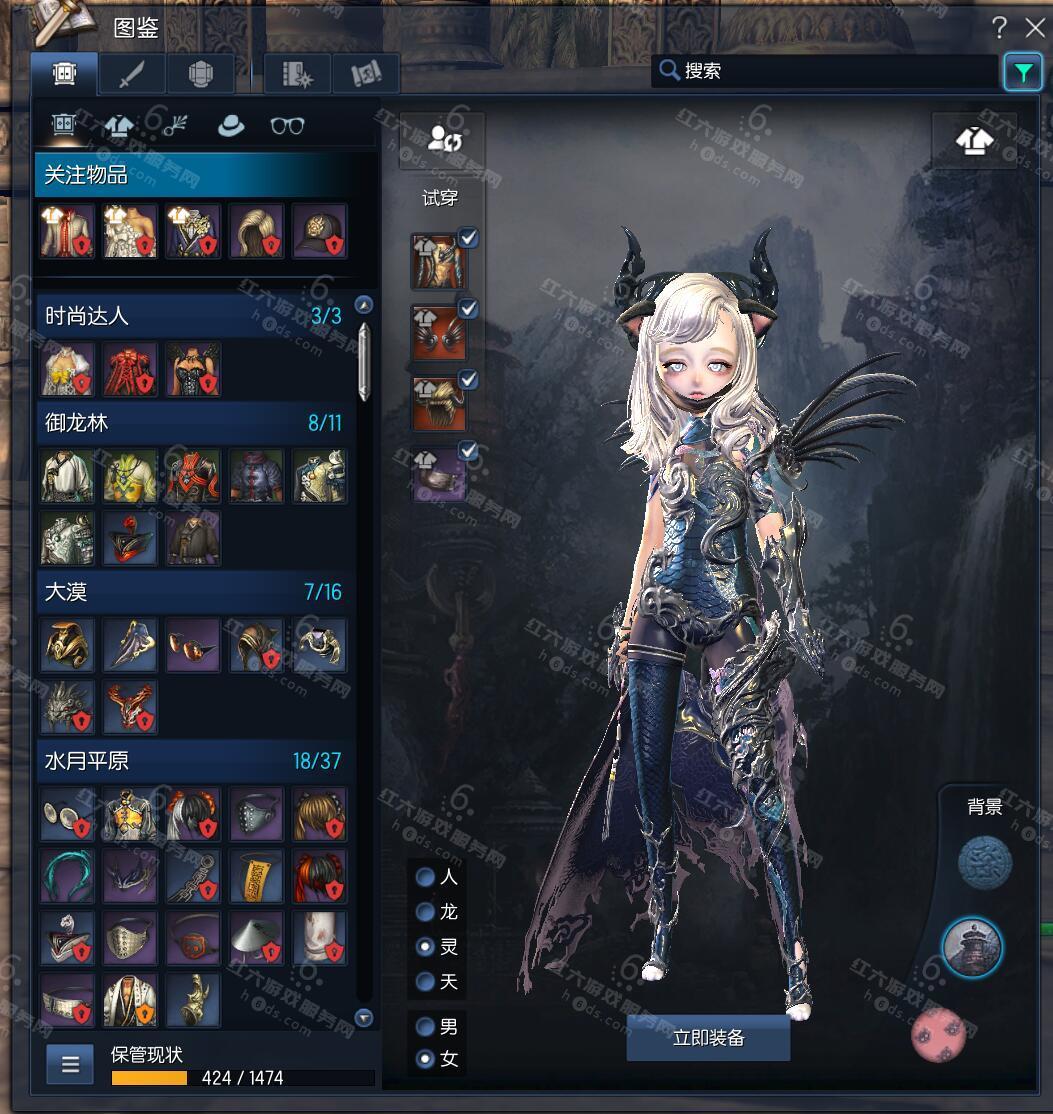The width and height of the screenshot is (1053, 1114).
Task: Select the 男 gender option
Action: click(426, 1026)
